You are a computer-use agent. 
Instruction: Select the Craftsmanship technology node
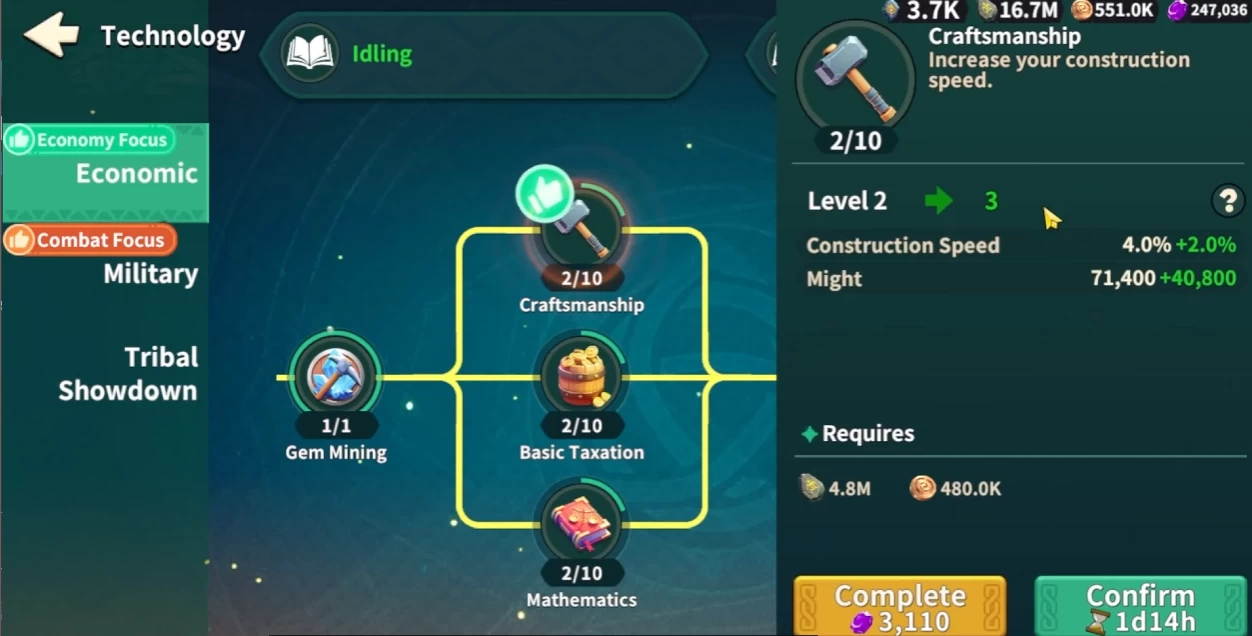pyautogui.click(x=582, y=230)
